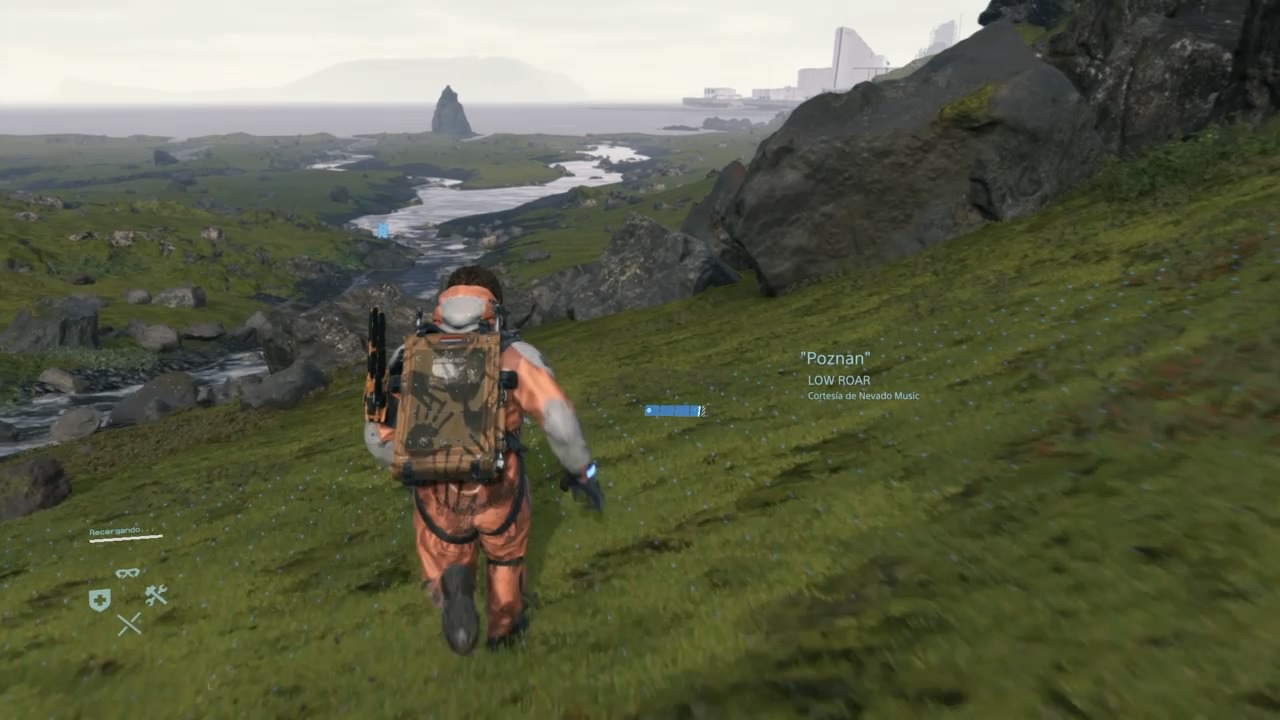
Task: Select the glasses icon in the quick menu
Action: [x=127, y=573]
